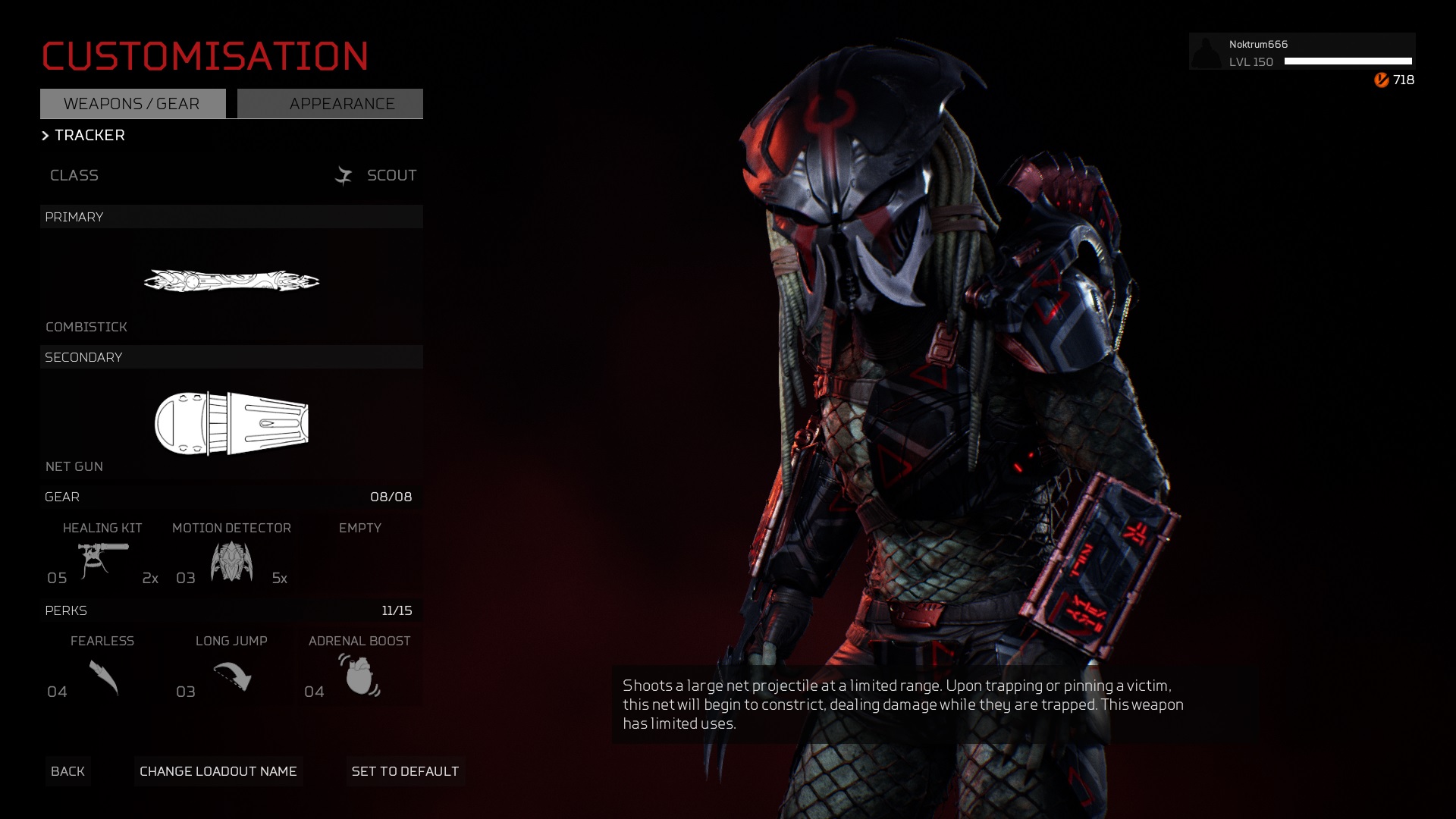The width and height of the screenshot is (1456, 819).
Task: Select the Healing Kit gear slot
Action: (102, 557)
